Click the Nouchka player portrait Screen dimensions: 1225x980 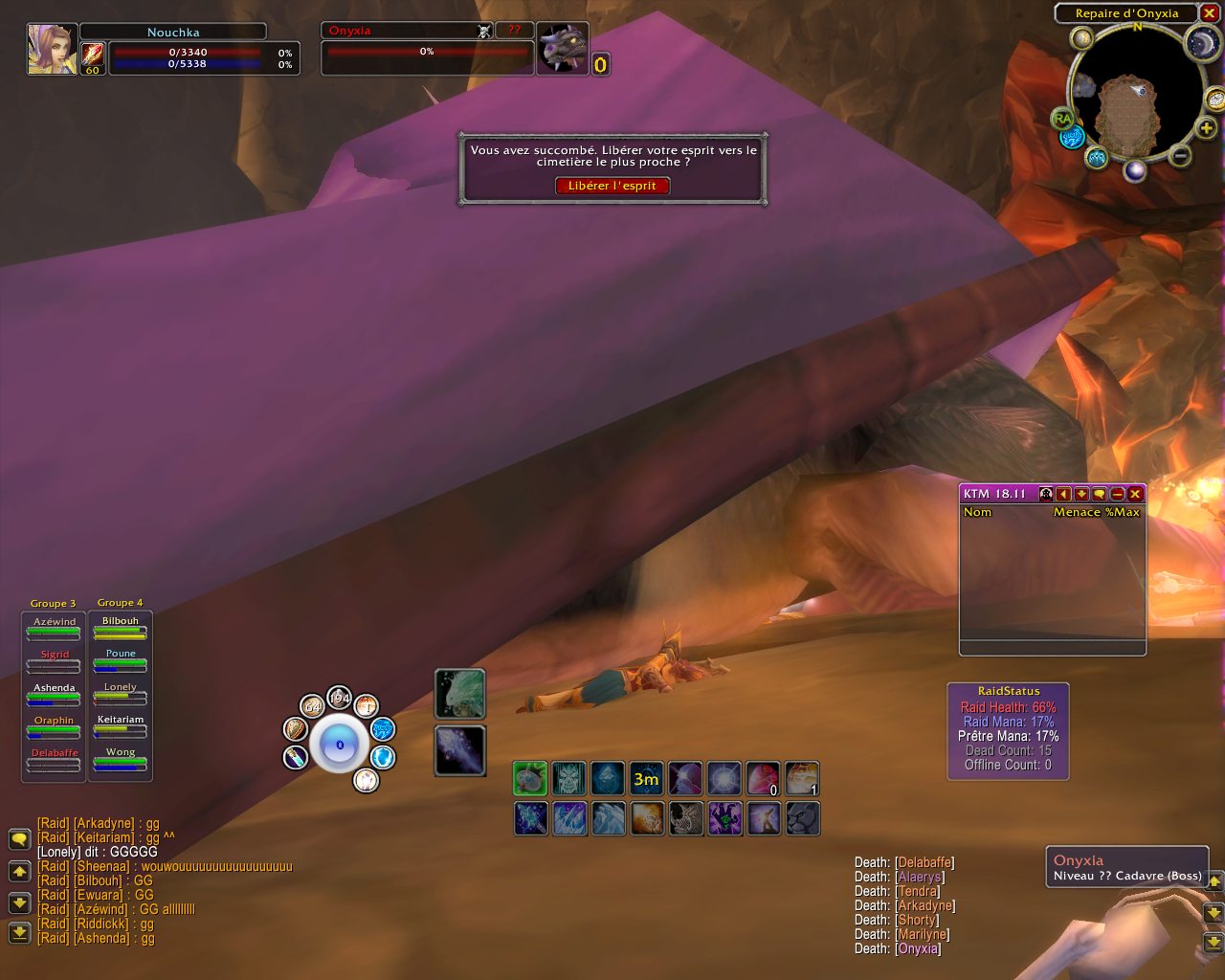52,48
